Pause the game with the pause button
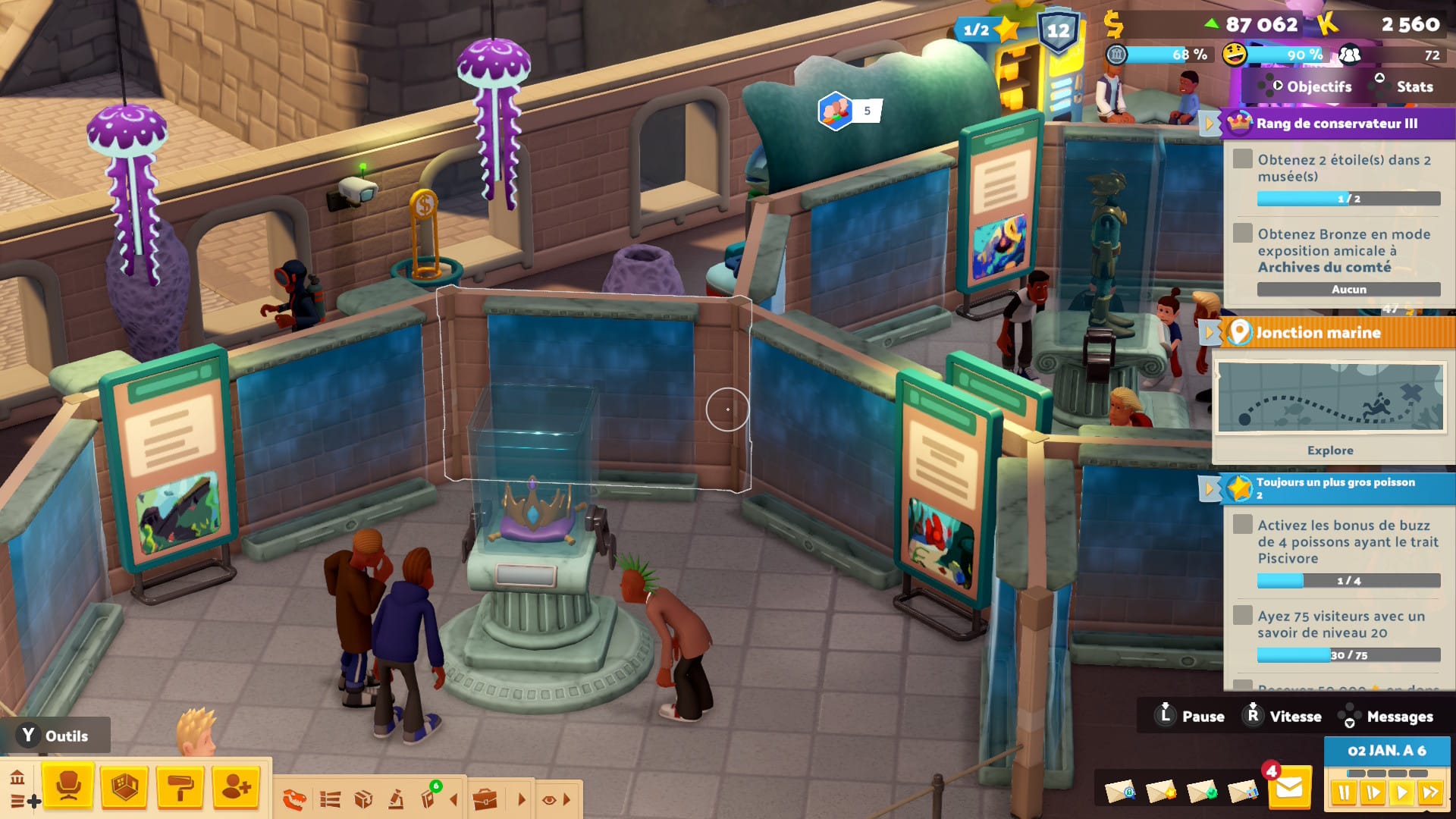 click(1344, 793)
